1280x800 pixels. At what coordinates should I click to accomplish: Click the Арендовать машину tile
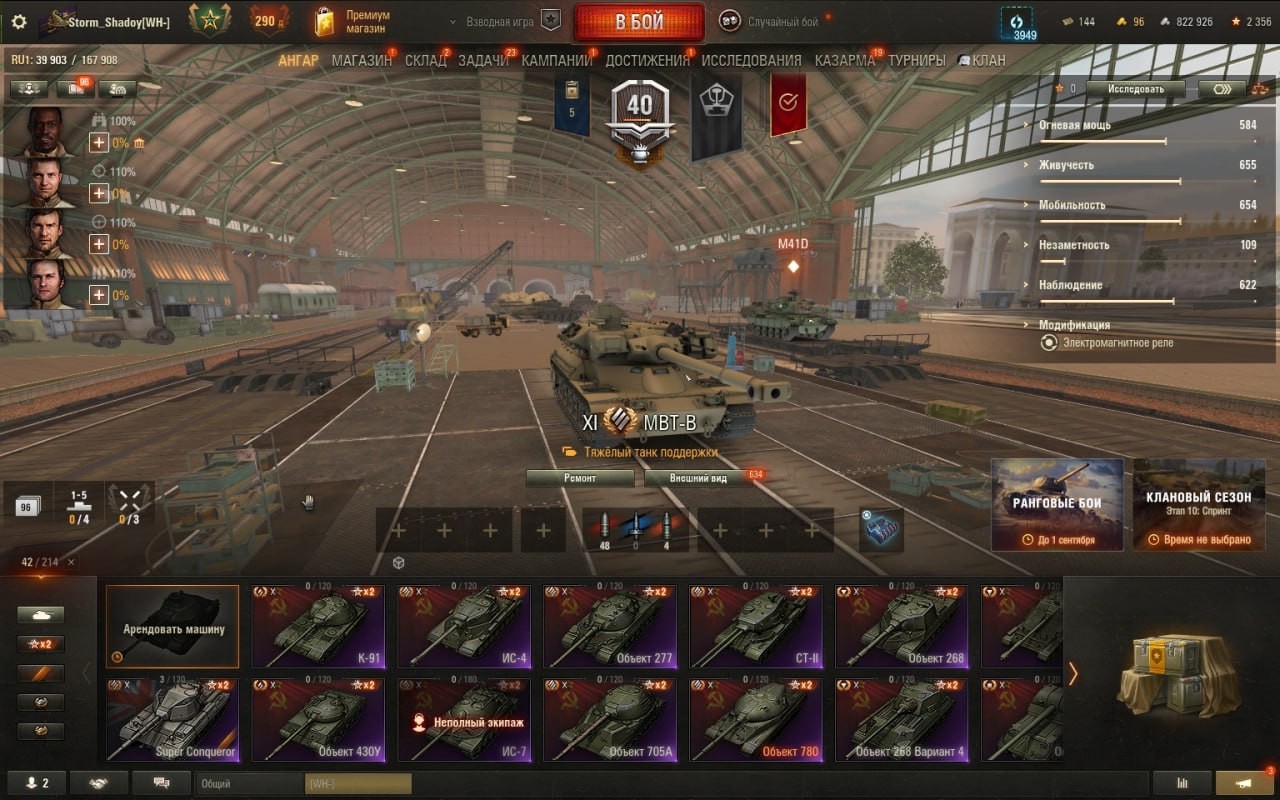coord(173,626)
